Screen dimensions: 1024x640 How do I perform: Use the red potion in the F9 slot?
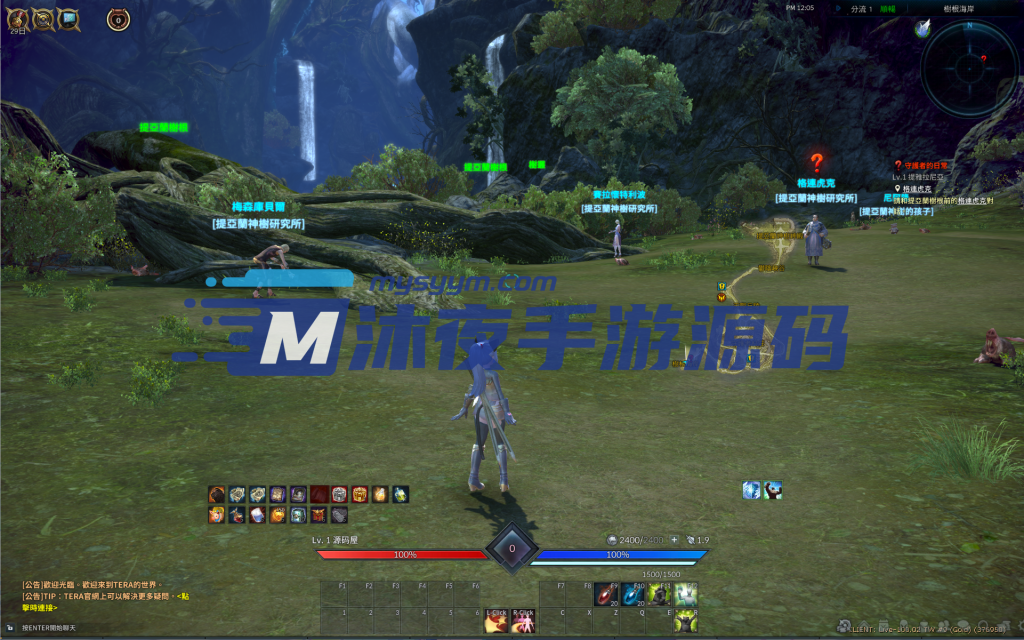[607, 596]
